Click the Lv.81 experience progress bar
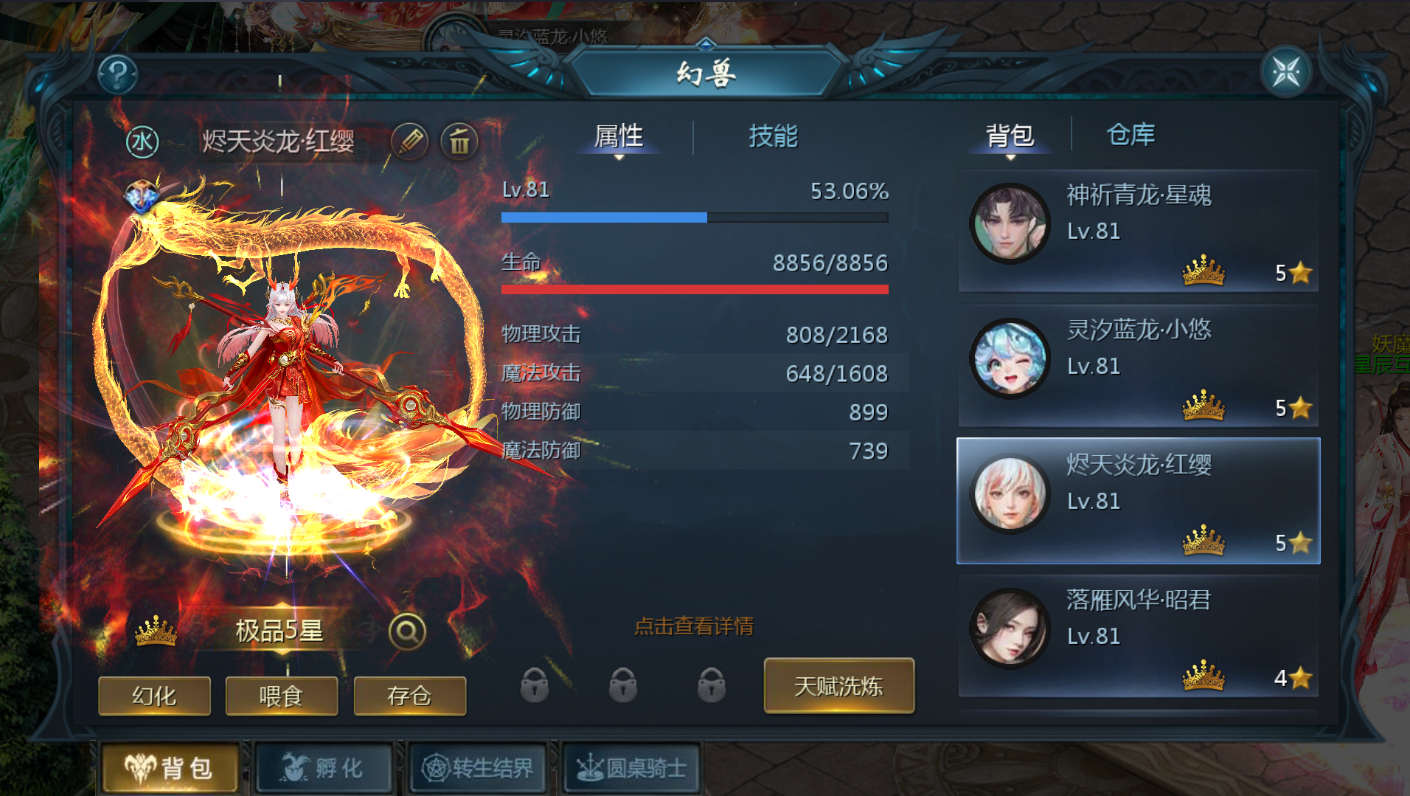1410x796 pixels. (695, 217)
